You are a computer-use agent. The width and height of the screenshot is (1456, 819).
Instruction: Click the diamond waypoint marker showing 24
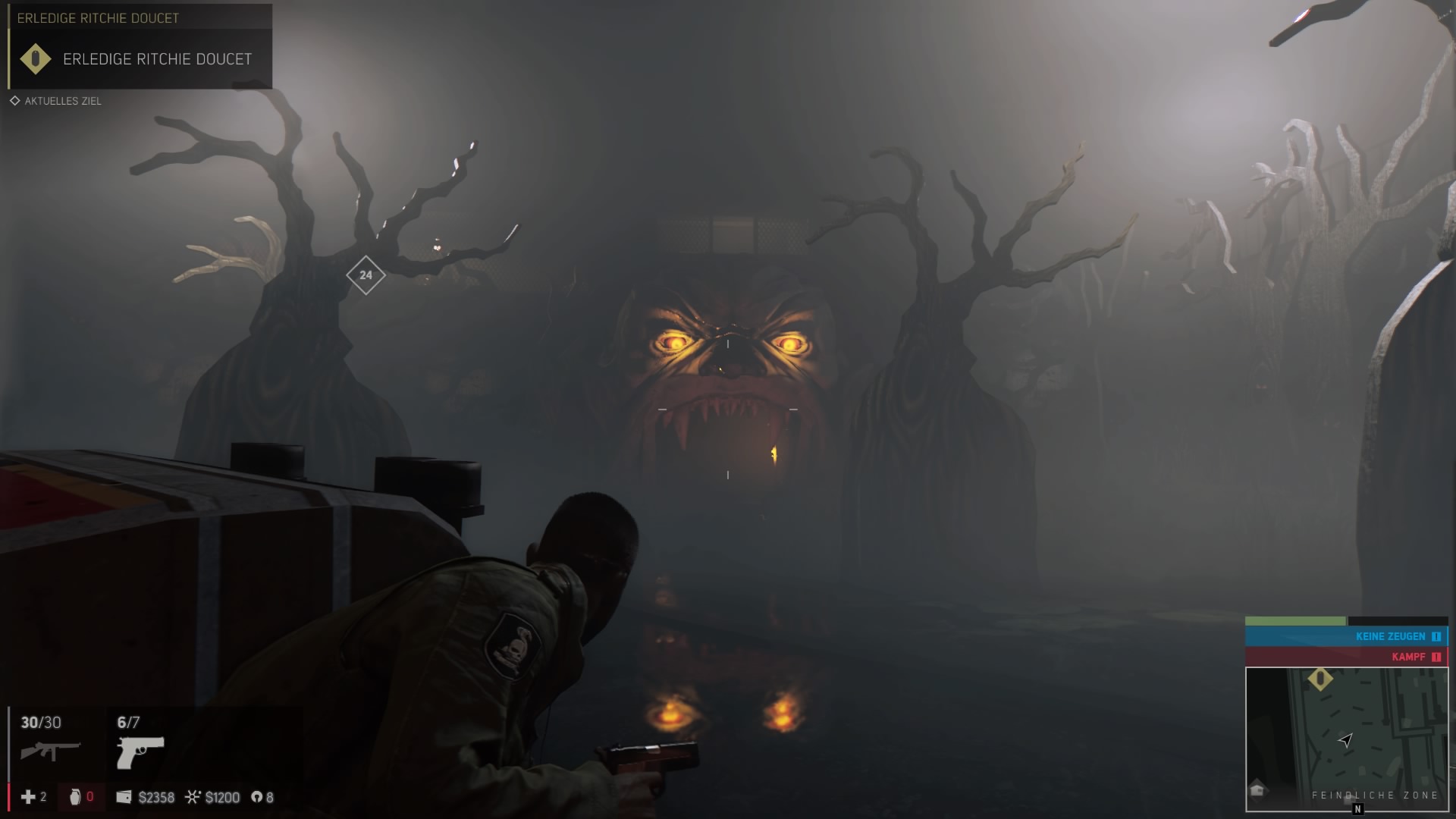(x=366, y=275)
